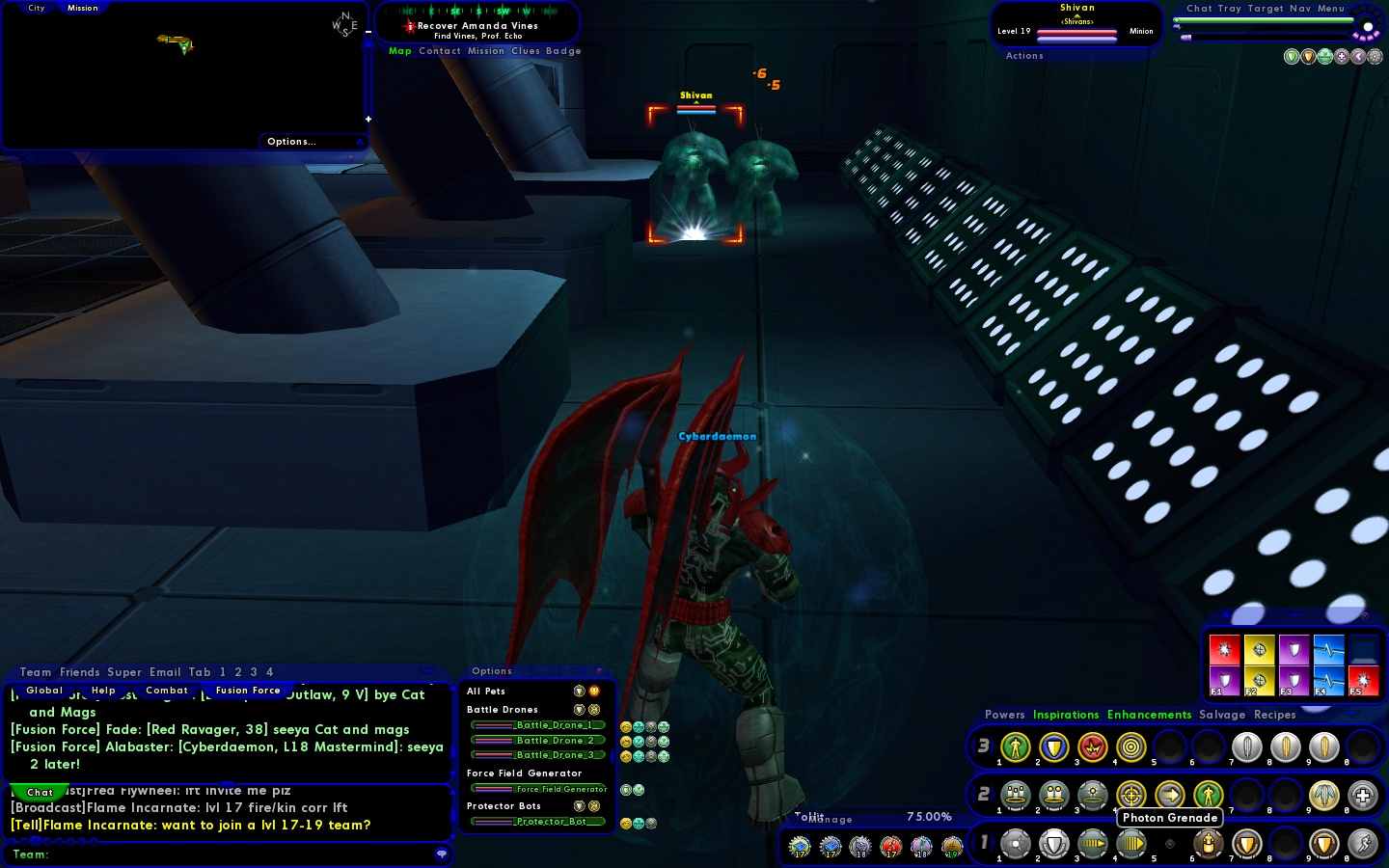Open the Email window
Viewport: 1389px width, 868px height.
tap(165, 672)
